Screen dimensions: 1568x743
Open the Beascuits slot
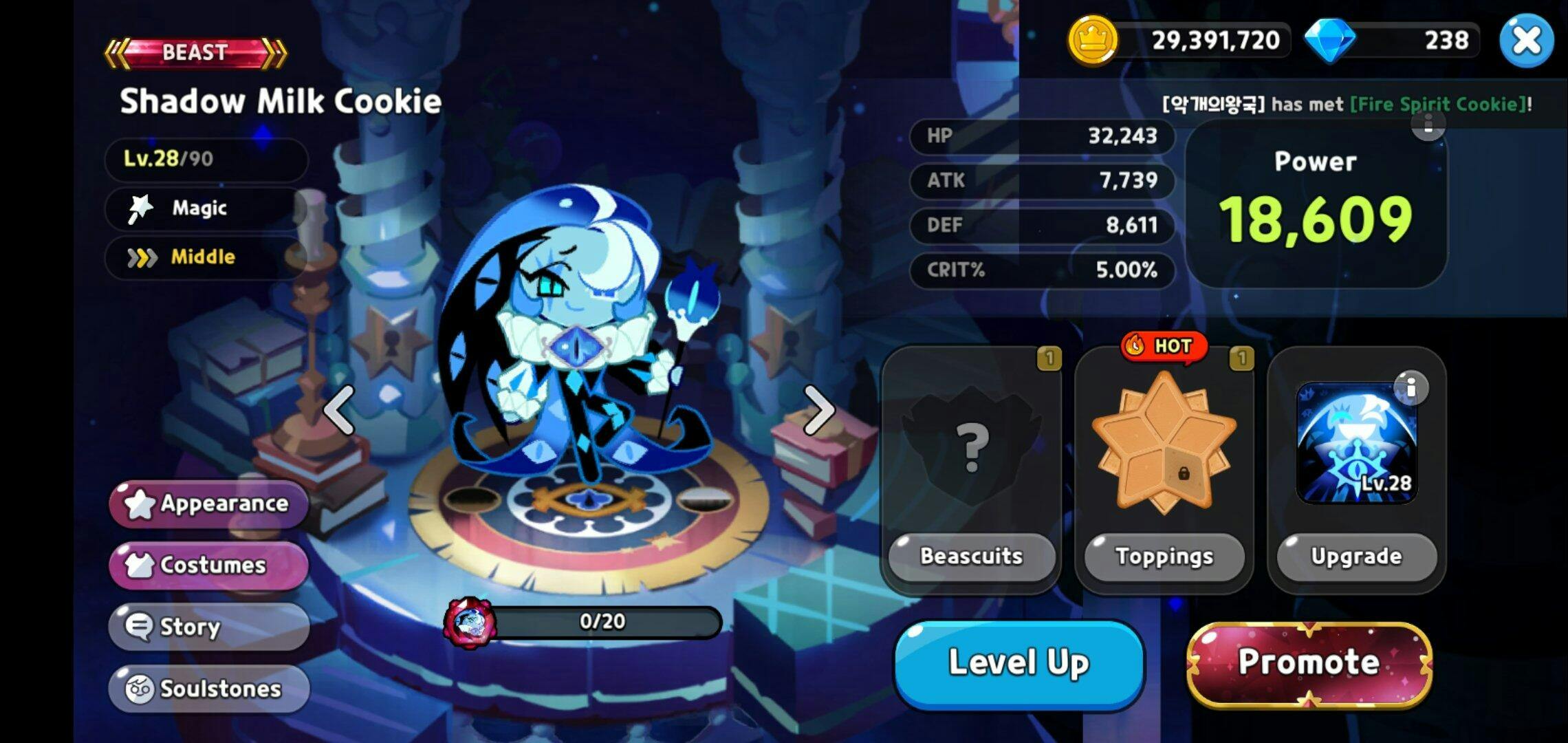[971, 469]
